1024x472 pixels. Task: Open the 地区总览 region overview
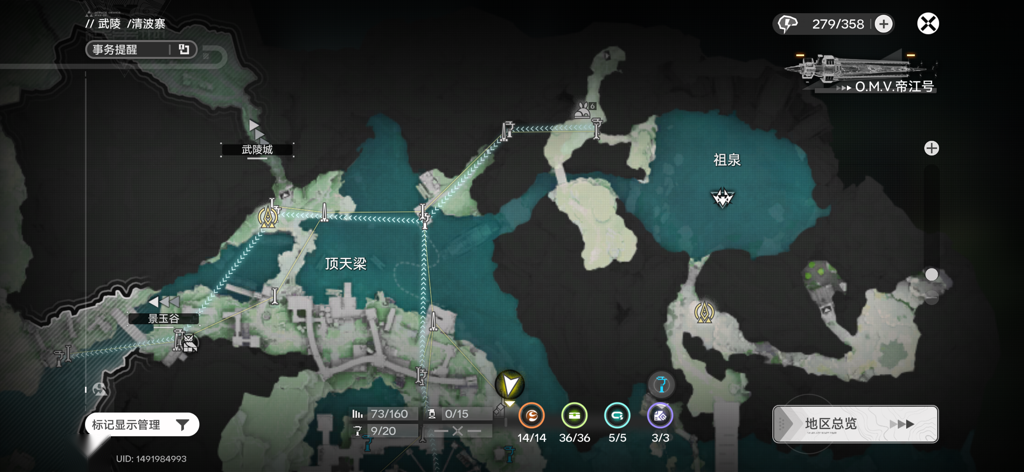[855, 424]
